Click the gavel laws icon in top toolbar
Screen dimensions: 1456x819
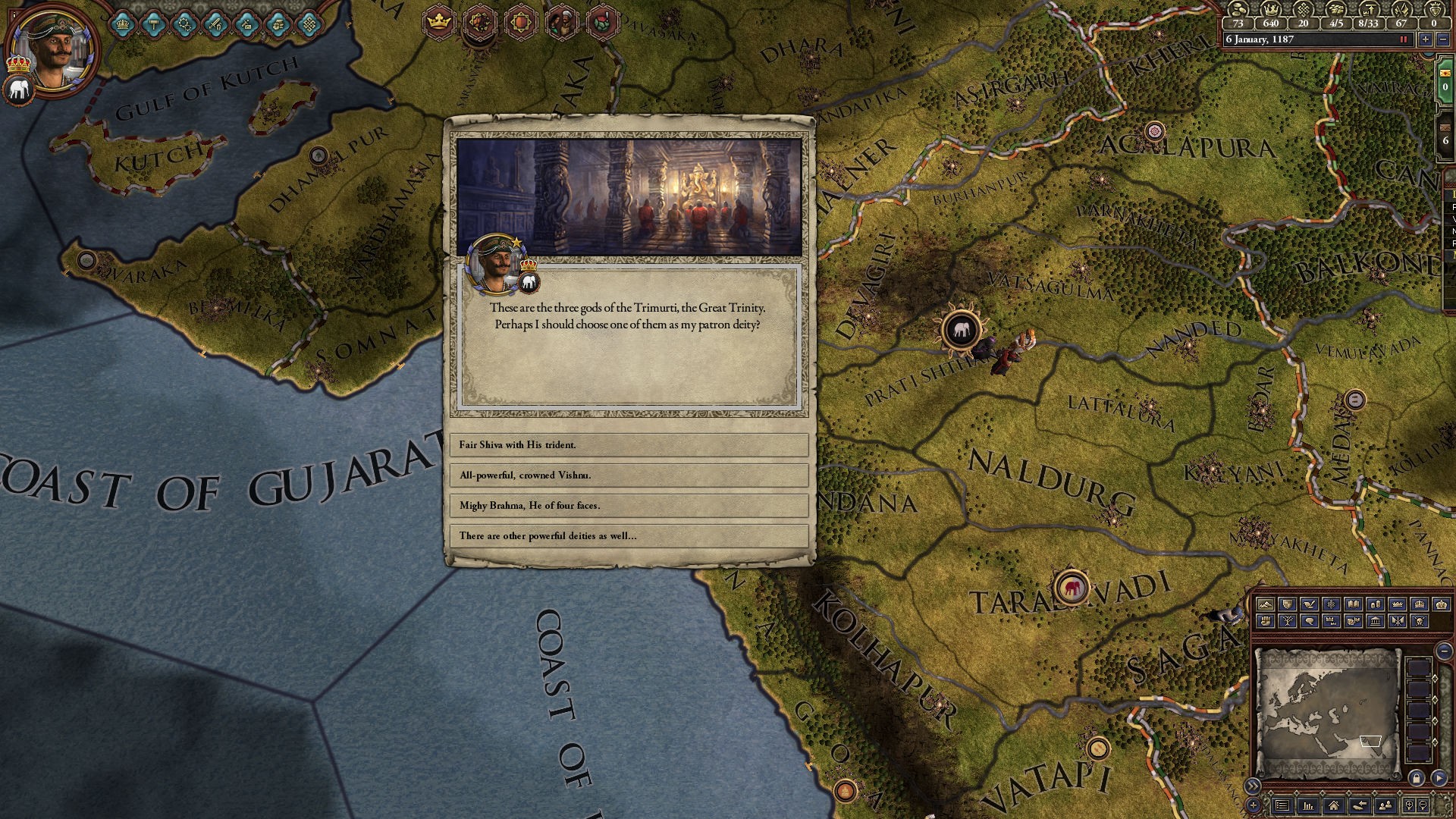point(153,25)
